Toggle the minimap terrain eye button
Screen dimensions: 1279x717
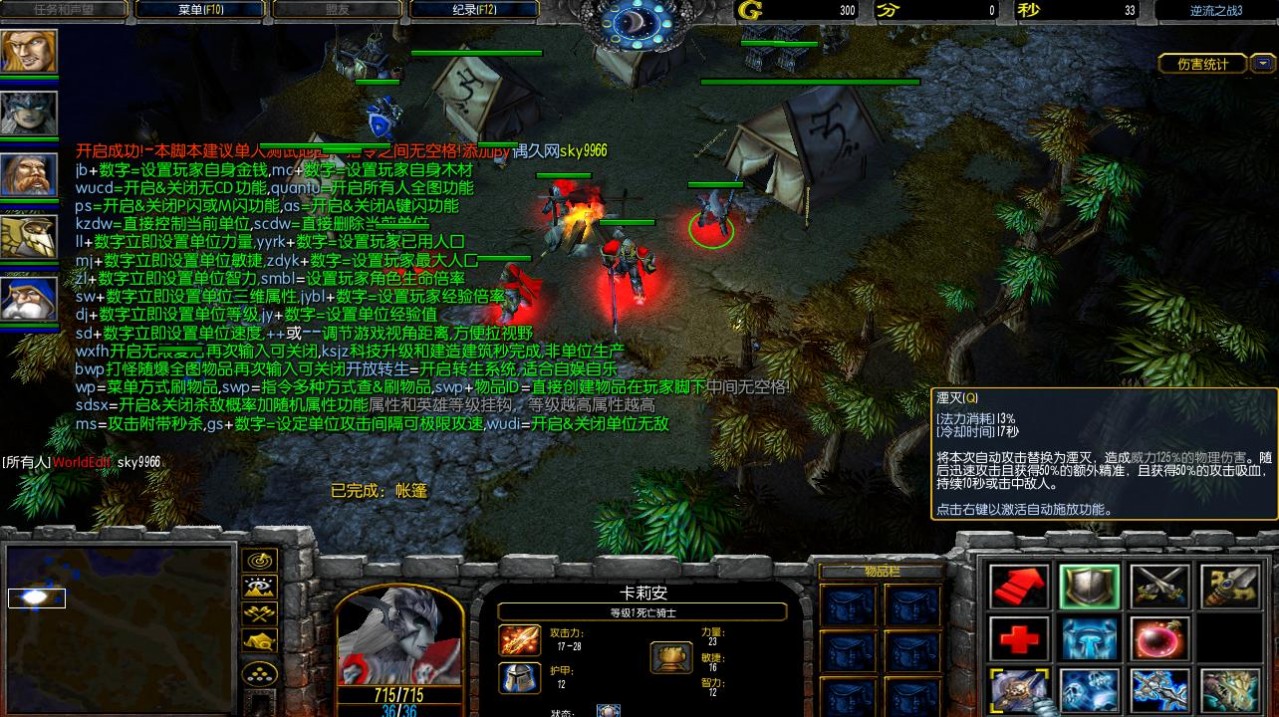260,588
